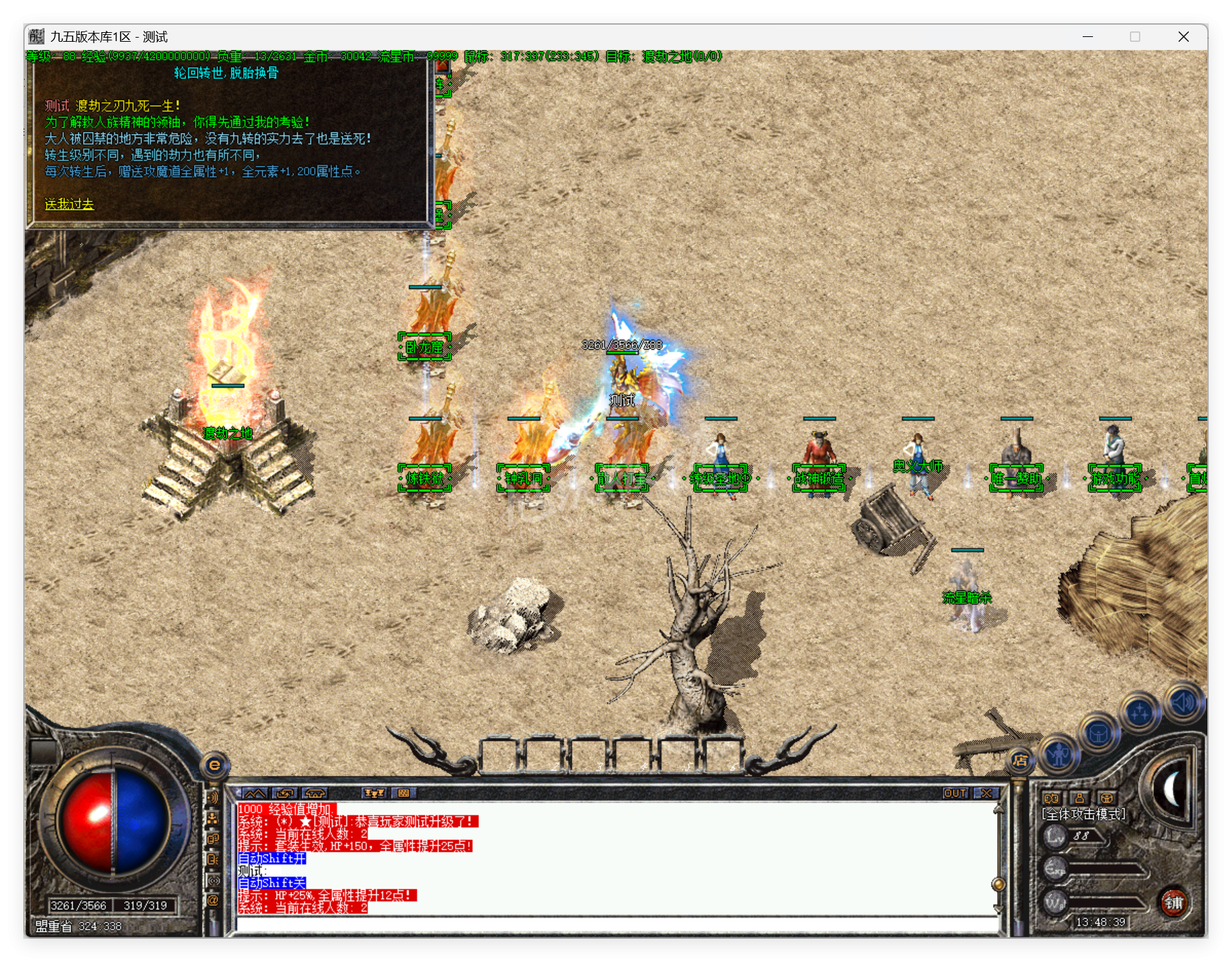The width and height of the screenshot is (1232, 962).
Task: Toggle the sound speaker icon
Action: [1183, 702]
